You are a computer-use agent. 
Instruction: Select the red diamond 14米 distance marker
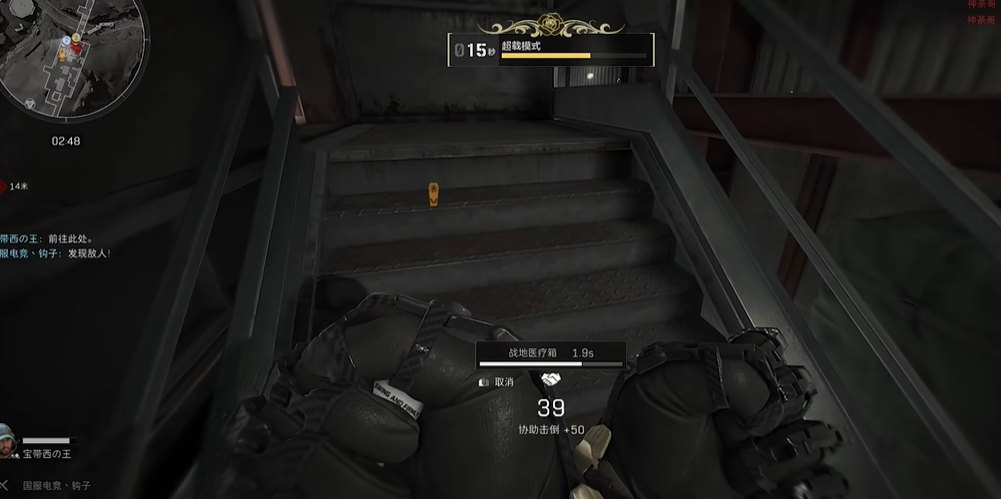4,186
